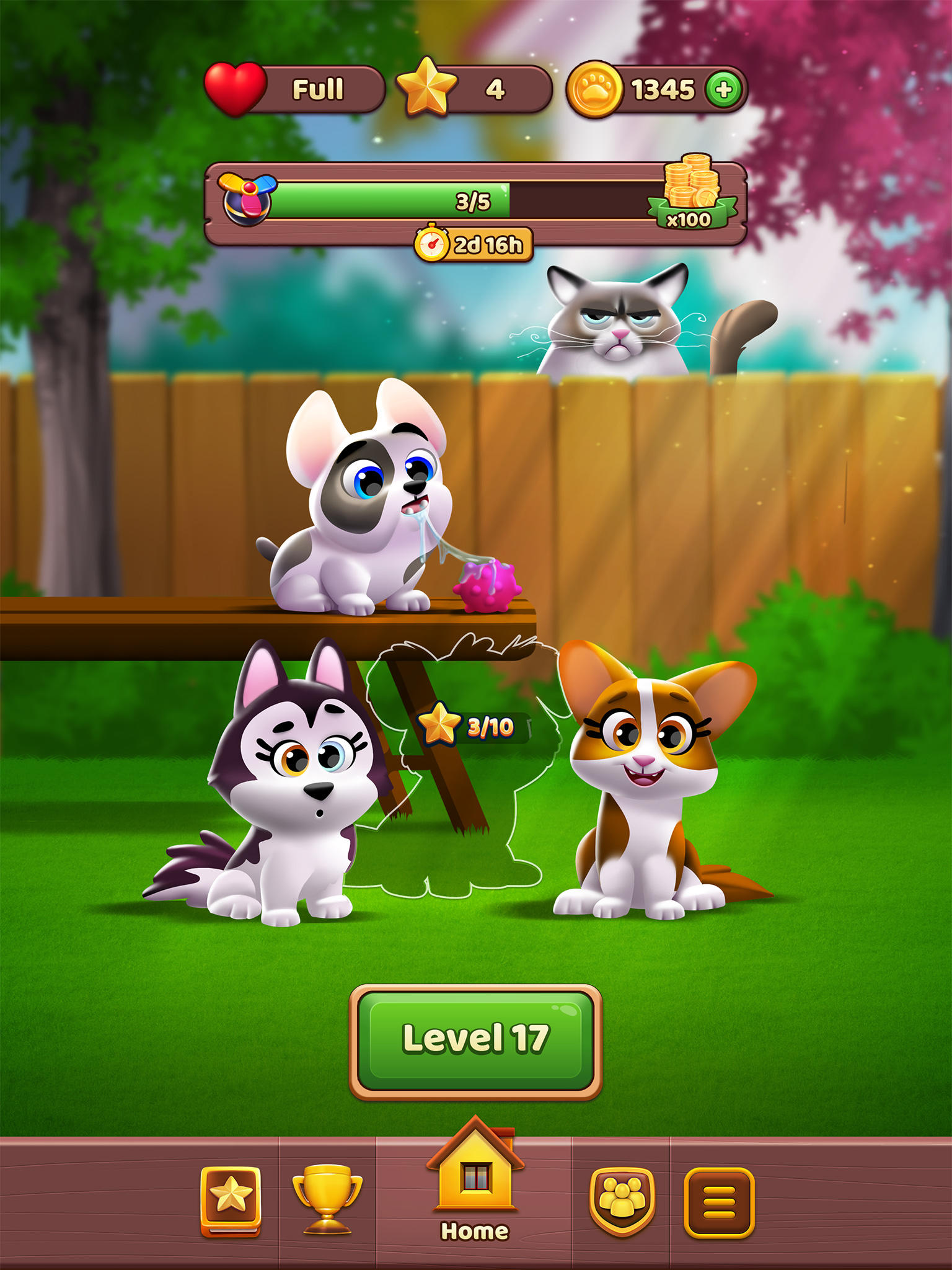Tap the green plus to buy more coins
The image size is (952, 1270).
pyautogui.click(x=724, y=89)
